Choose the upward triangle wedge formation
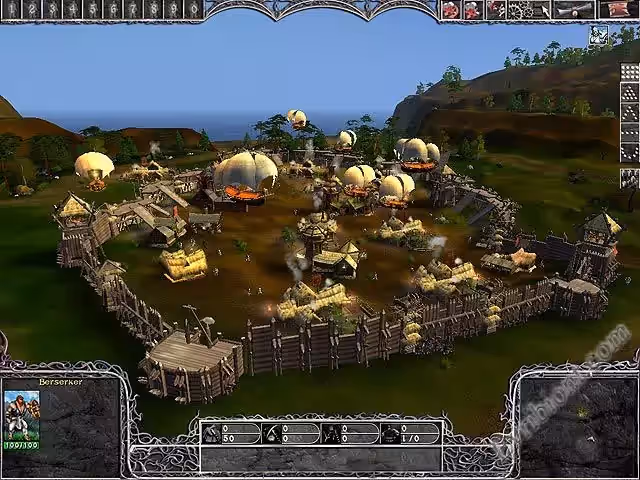Viewport: 640px width, 480px height. [629, 92]
